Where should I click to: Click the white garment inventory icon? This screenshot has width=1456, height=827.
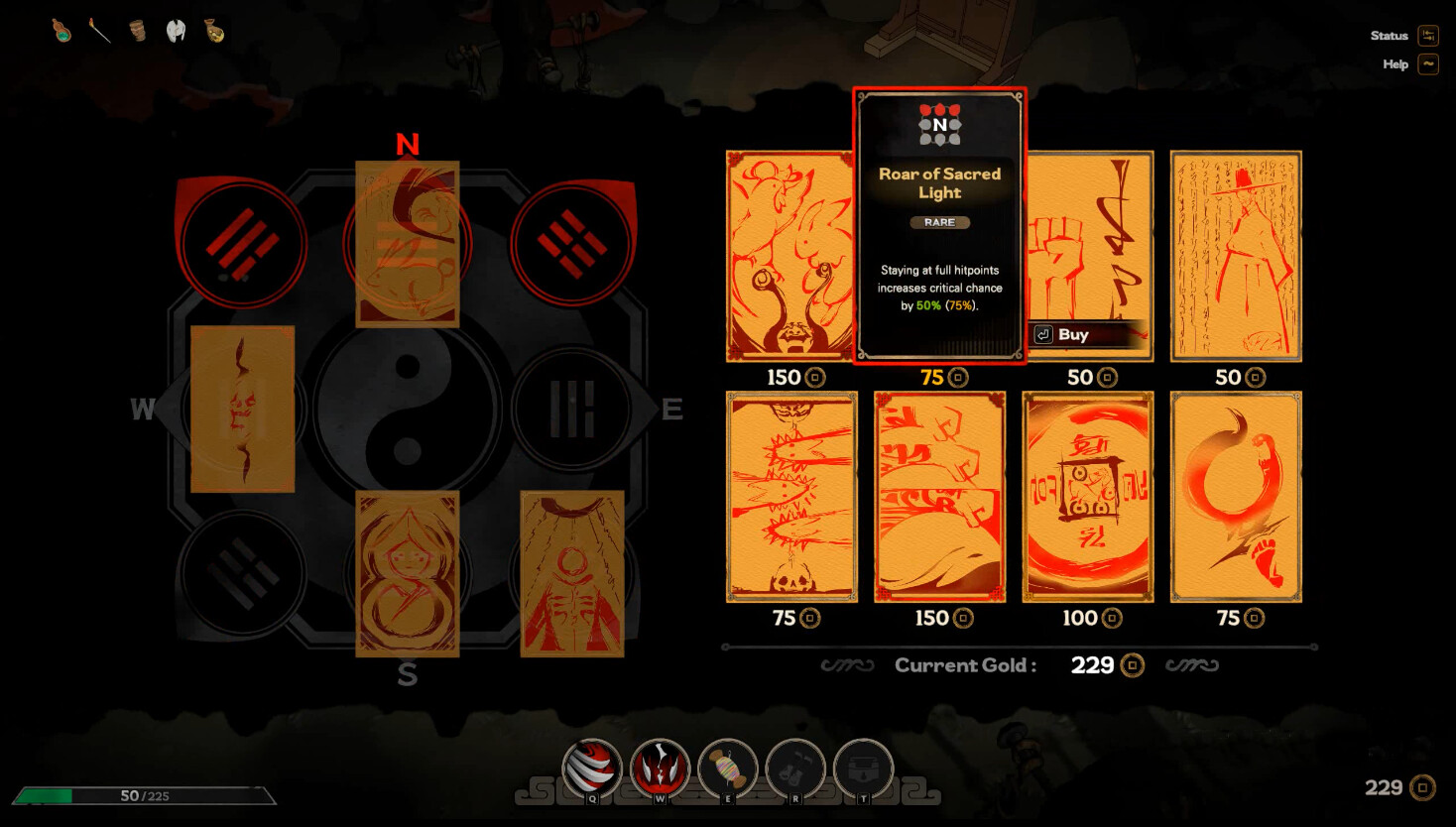click(x=177, y=31)
